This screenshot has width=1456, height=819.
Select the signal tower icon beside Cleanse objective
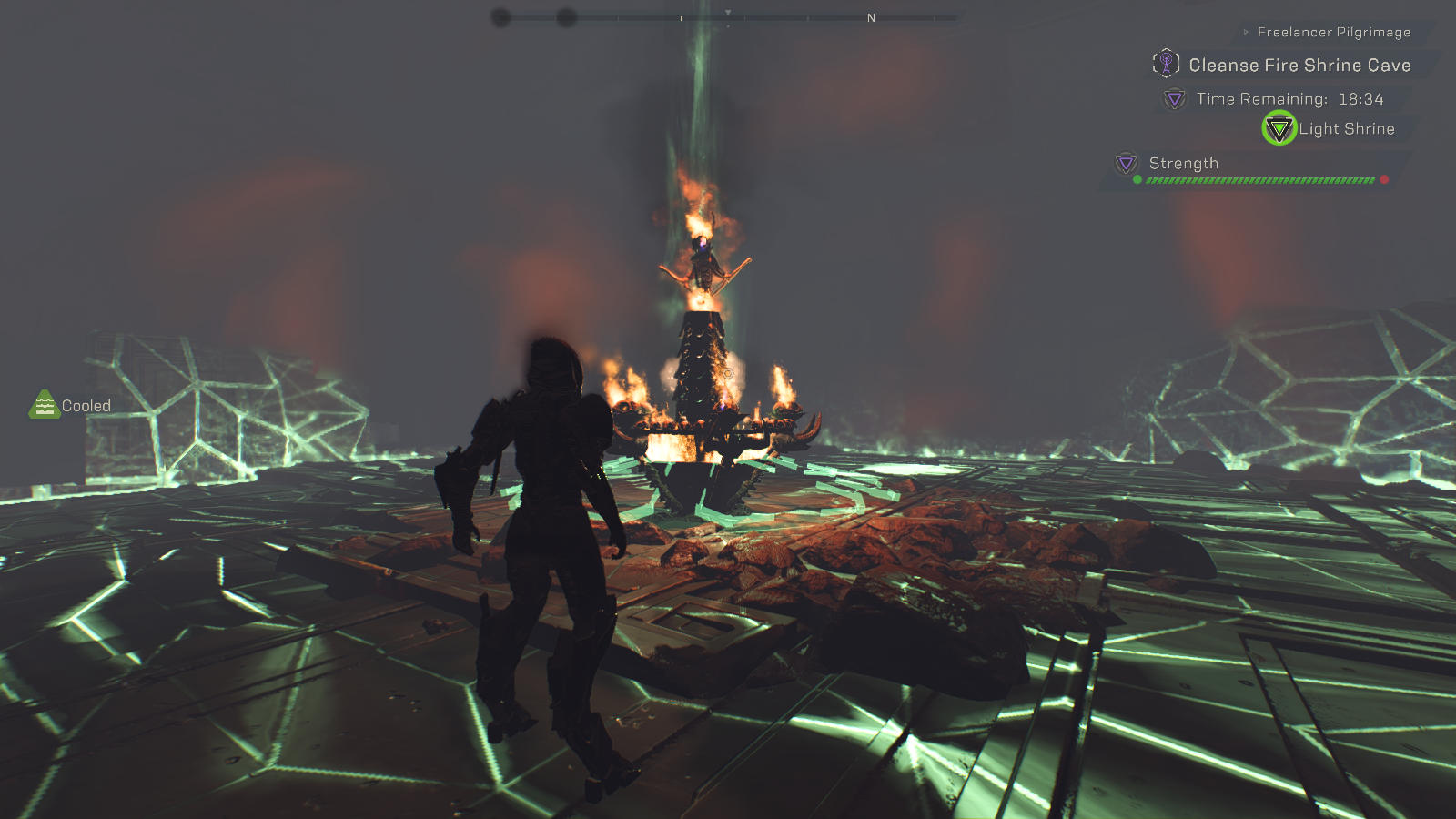point(1166,64)
